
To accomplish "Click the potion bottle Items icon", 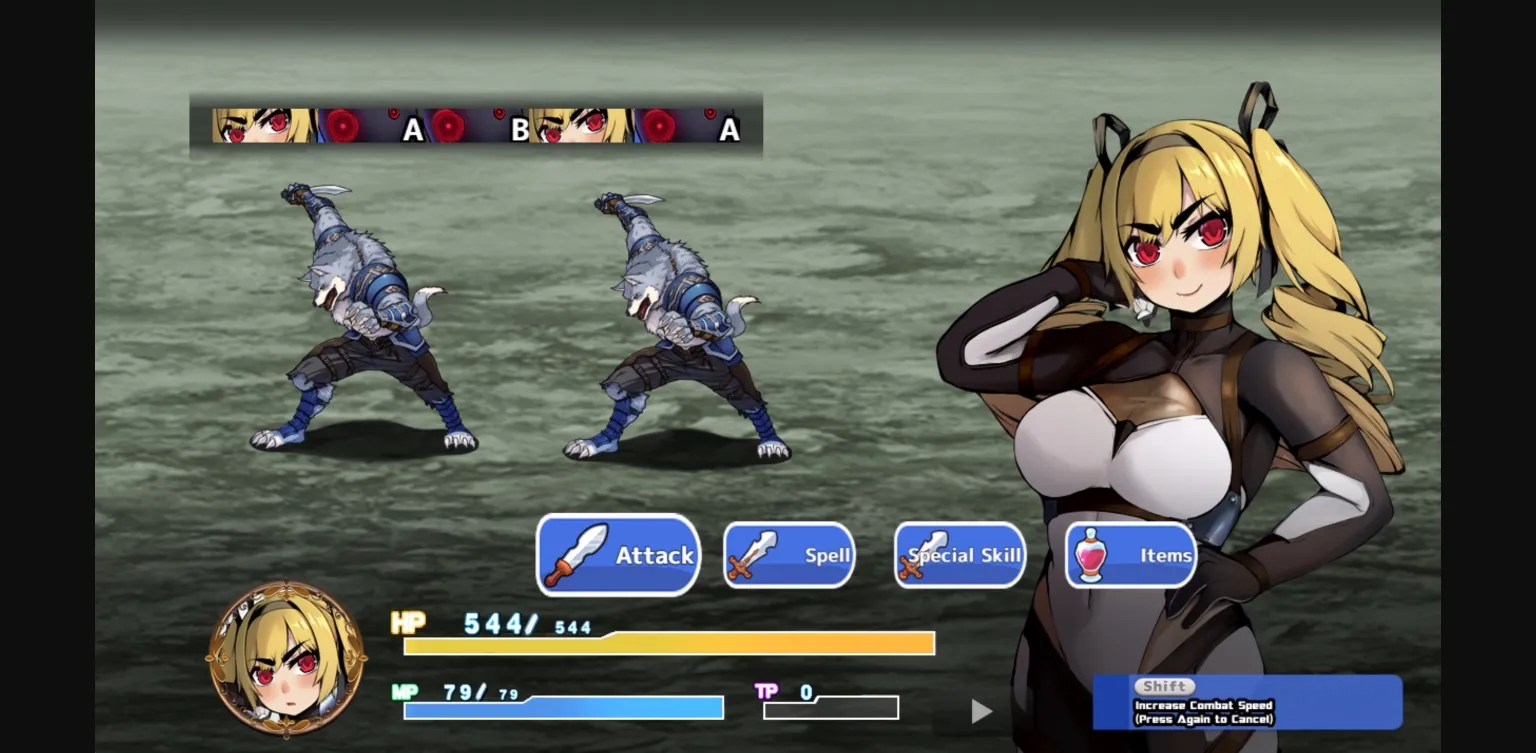I will click(1089, 554).
